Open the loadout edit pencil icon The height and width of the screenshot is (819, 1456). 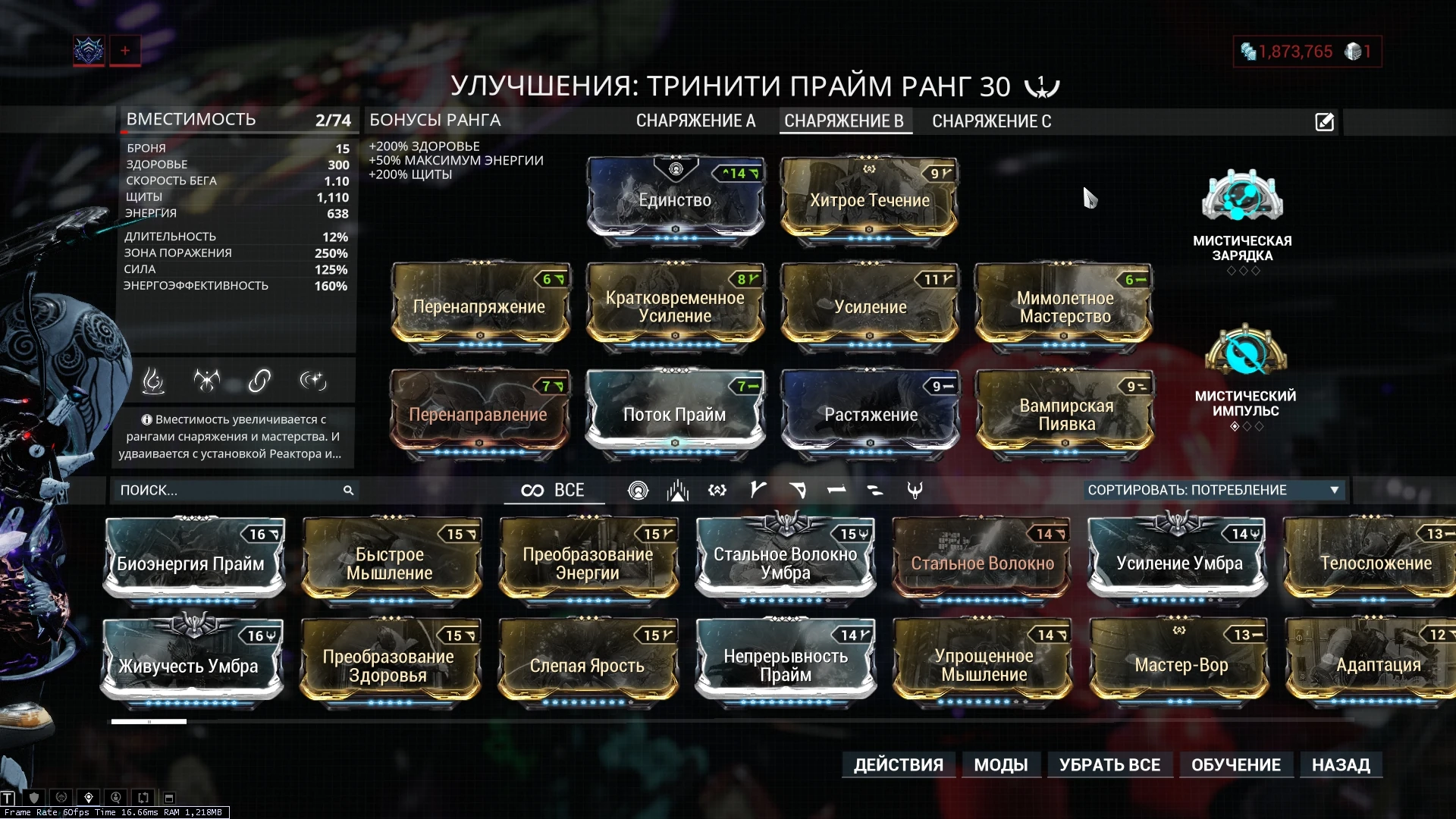pos(1324,121)
